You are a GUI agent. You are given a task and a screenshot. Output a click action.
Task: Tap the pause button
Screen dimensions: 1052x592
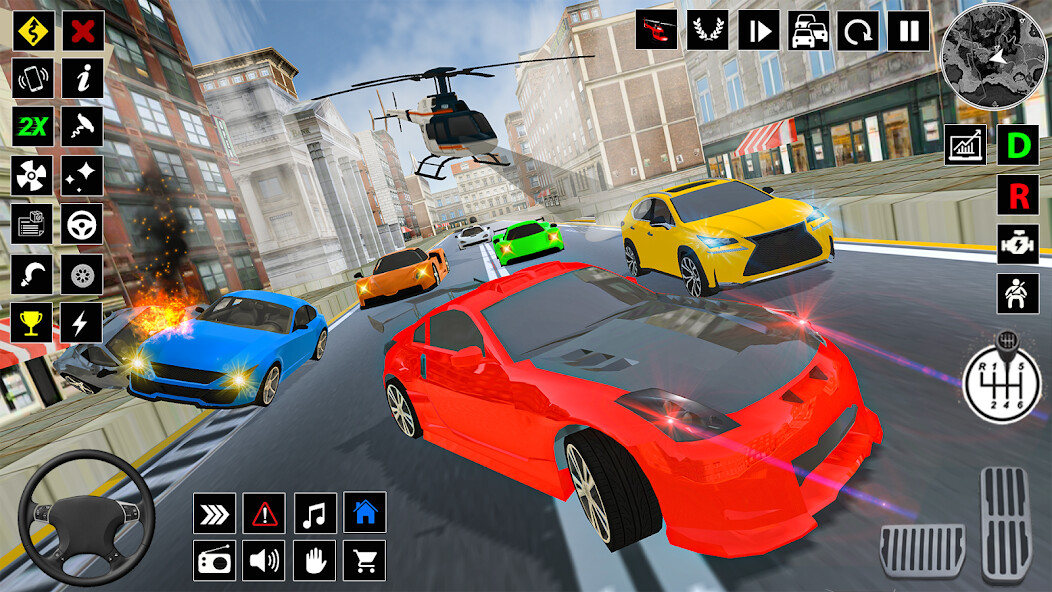pyautogui.click(x=908, y=30)
